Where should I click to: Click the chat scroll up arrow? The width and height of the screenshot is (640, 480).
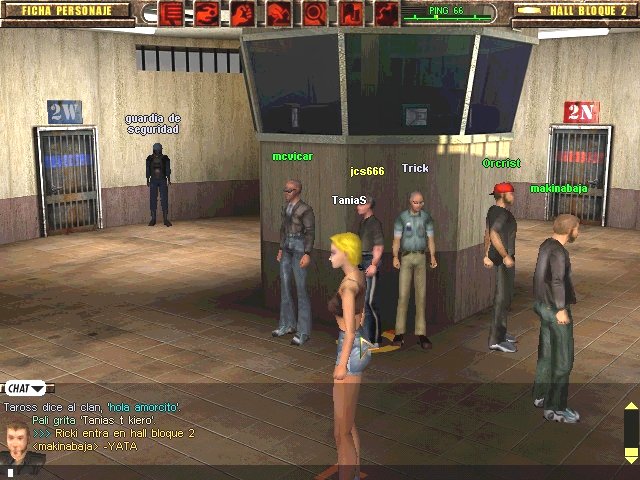pos(630,408)
